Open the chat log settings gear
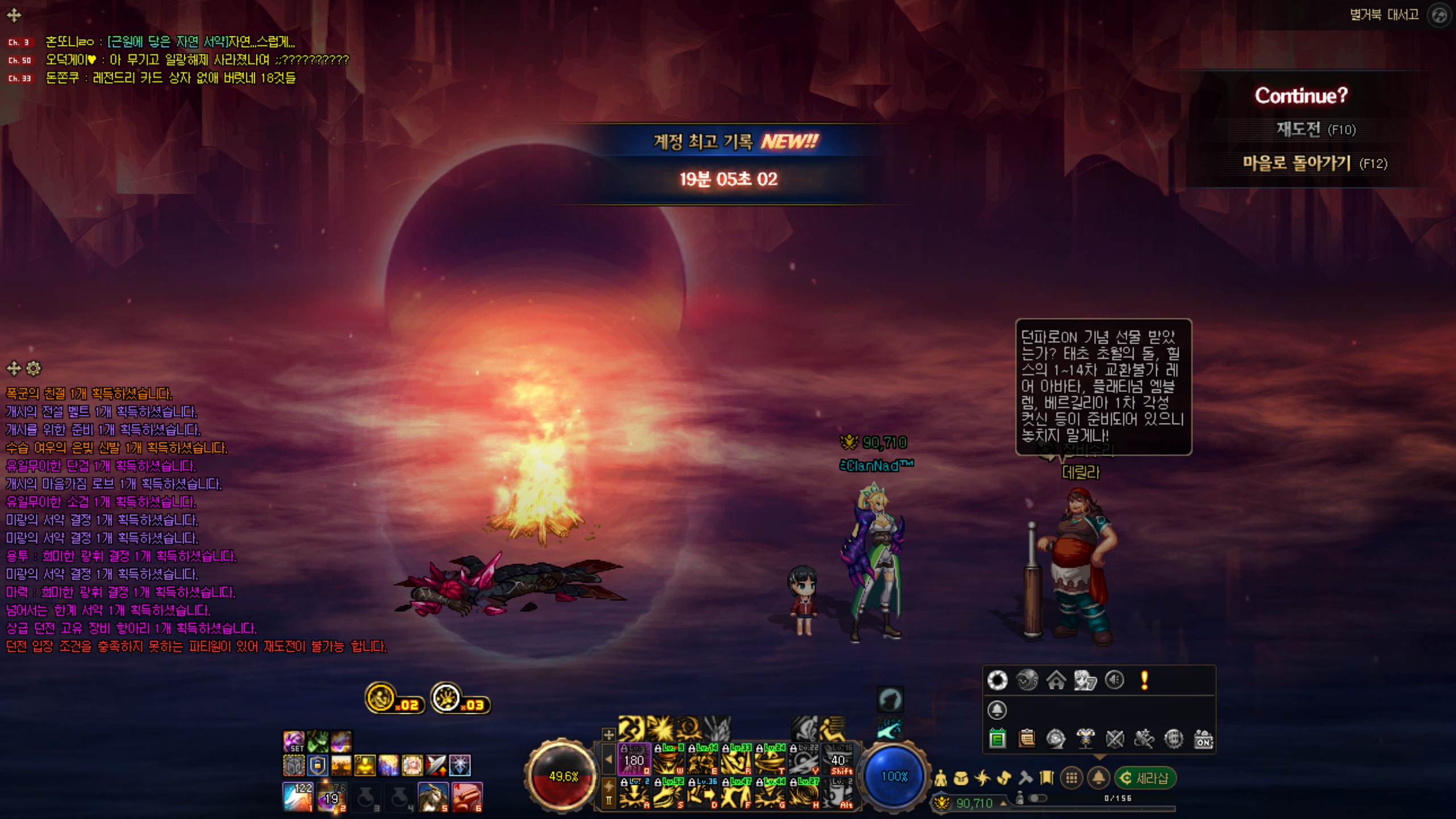Screen dimensions: 1456x819 tap(34, 369)
